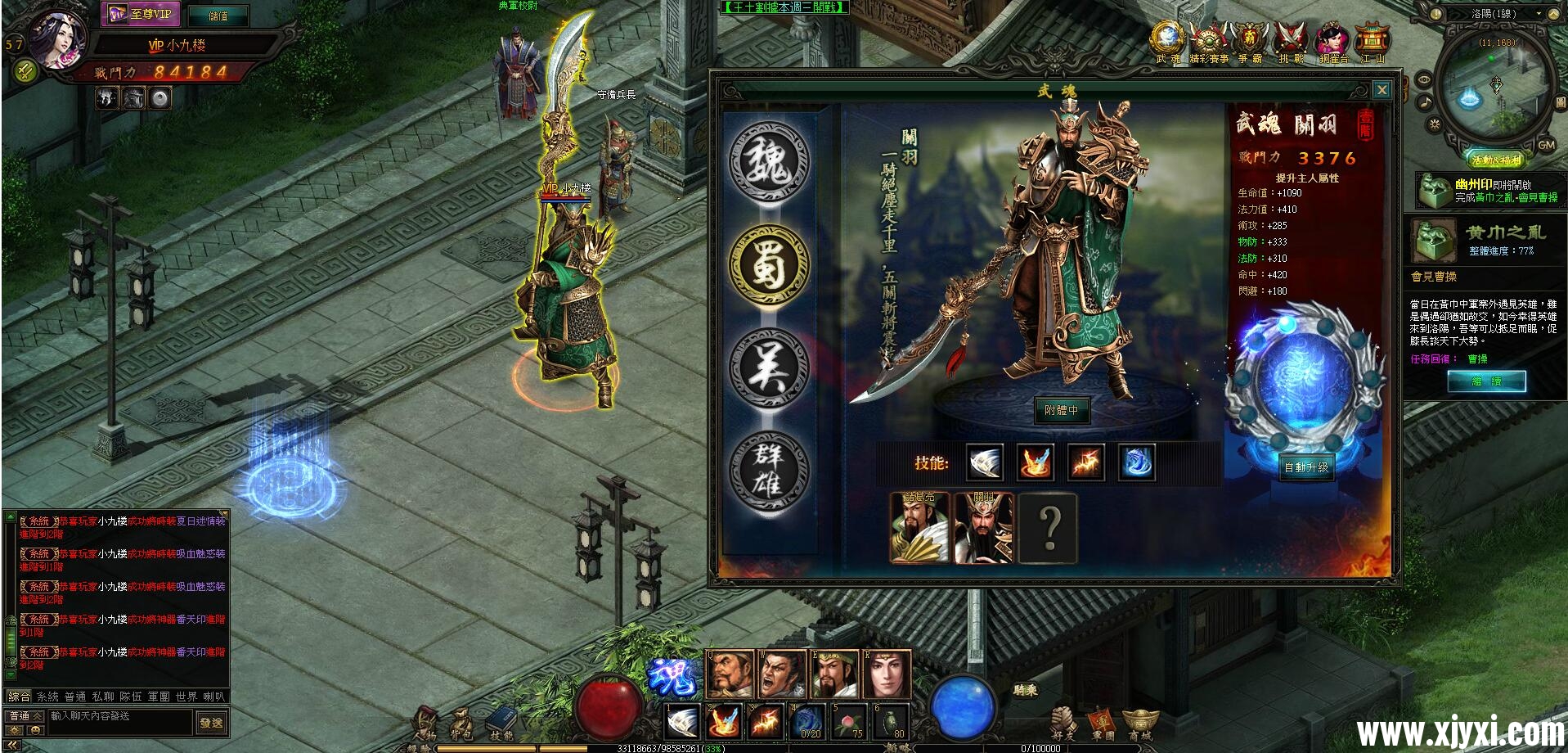Click the 繼續 quest continue button
The height and width of the screenshot is (753, 1568).
coord(1486,381)
